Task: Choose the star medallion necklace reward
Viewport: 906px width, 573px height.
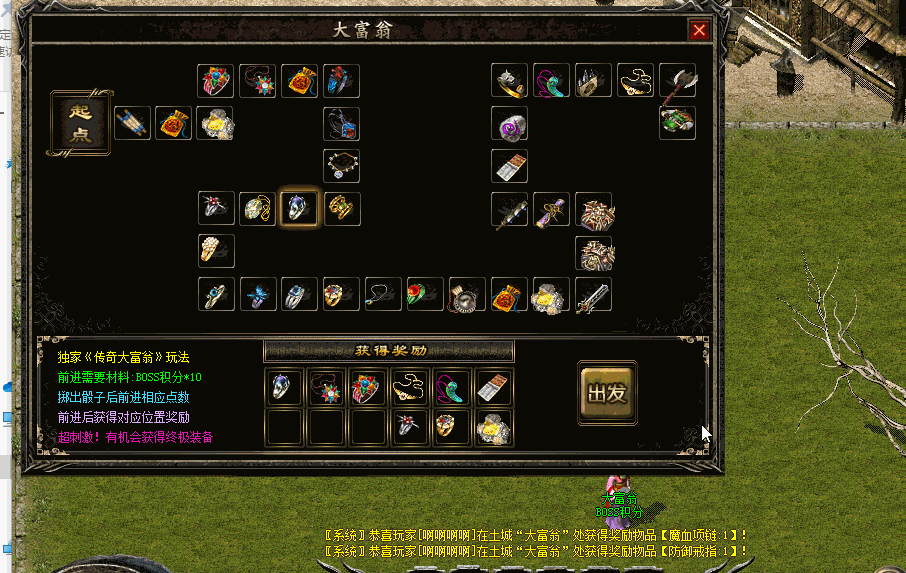Action: 326,386
